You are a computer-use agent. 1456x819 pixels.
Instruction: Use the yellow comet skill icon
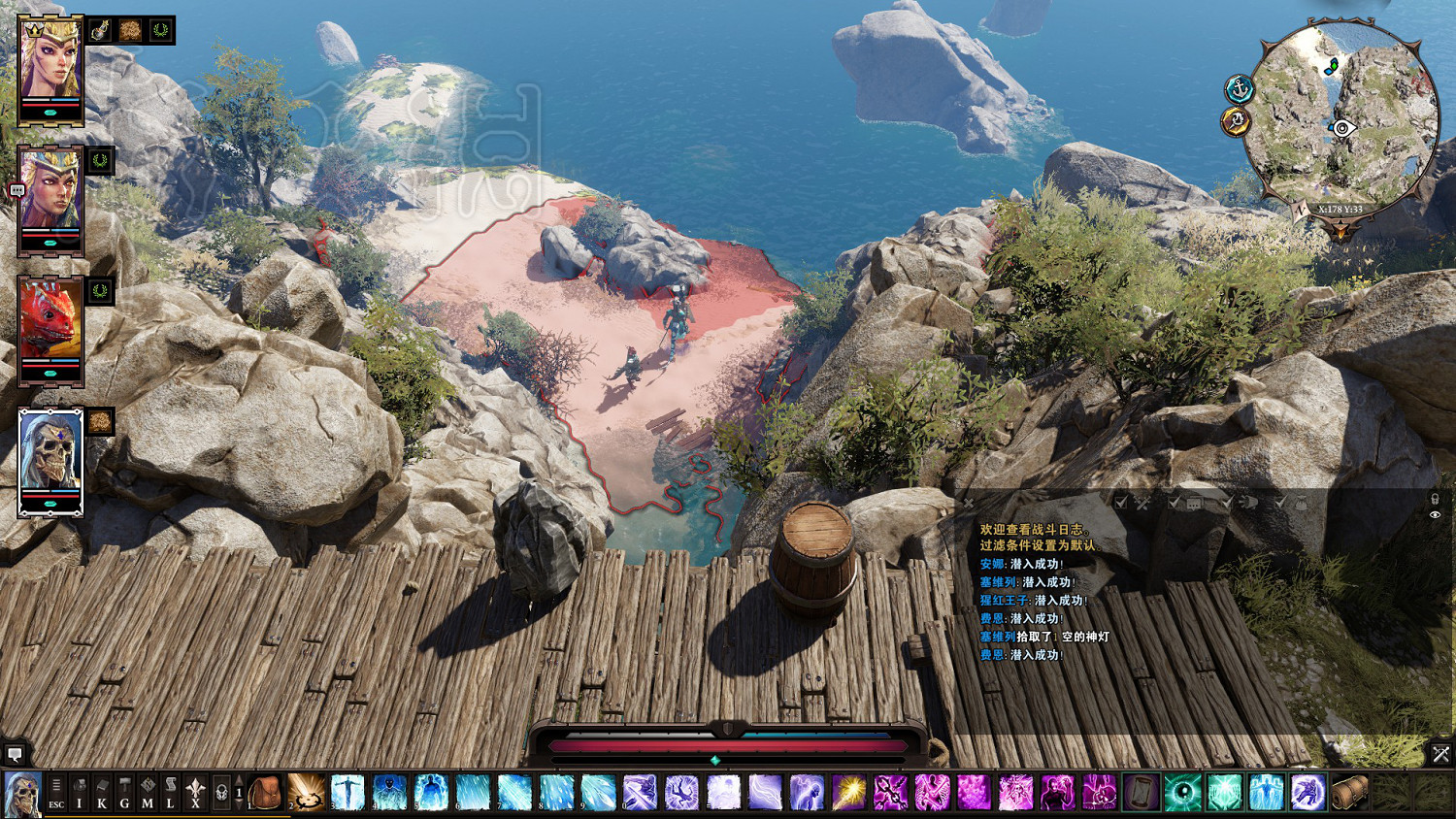(848, 793)
